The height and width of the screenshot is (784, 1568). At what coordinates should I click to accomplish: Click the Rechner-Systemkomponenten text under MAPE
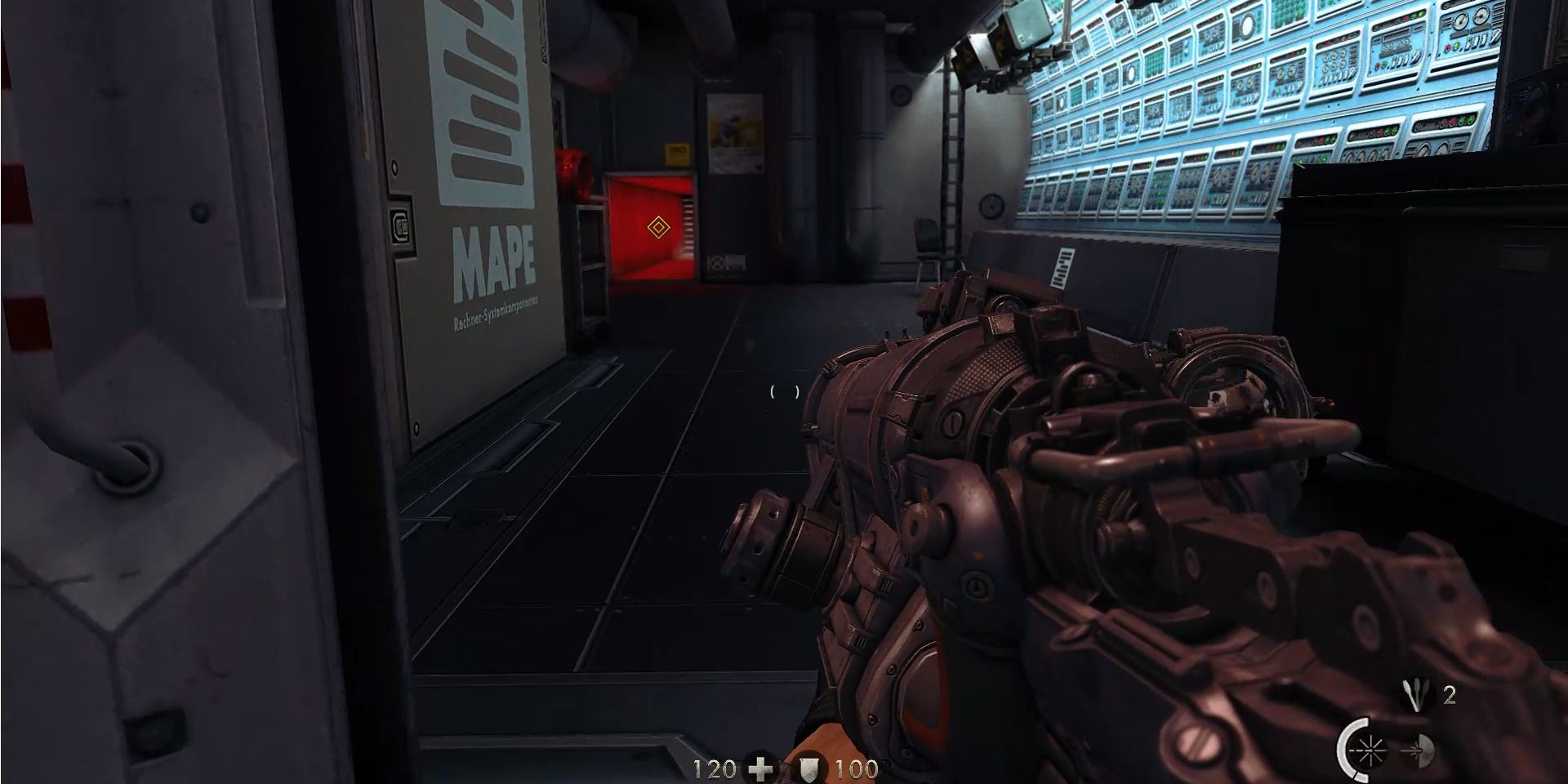[496, 311]
